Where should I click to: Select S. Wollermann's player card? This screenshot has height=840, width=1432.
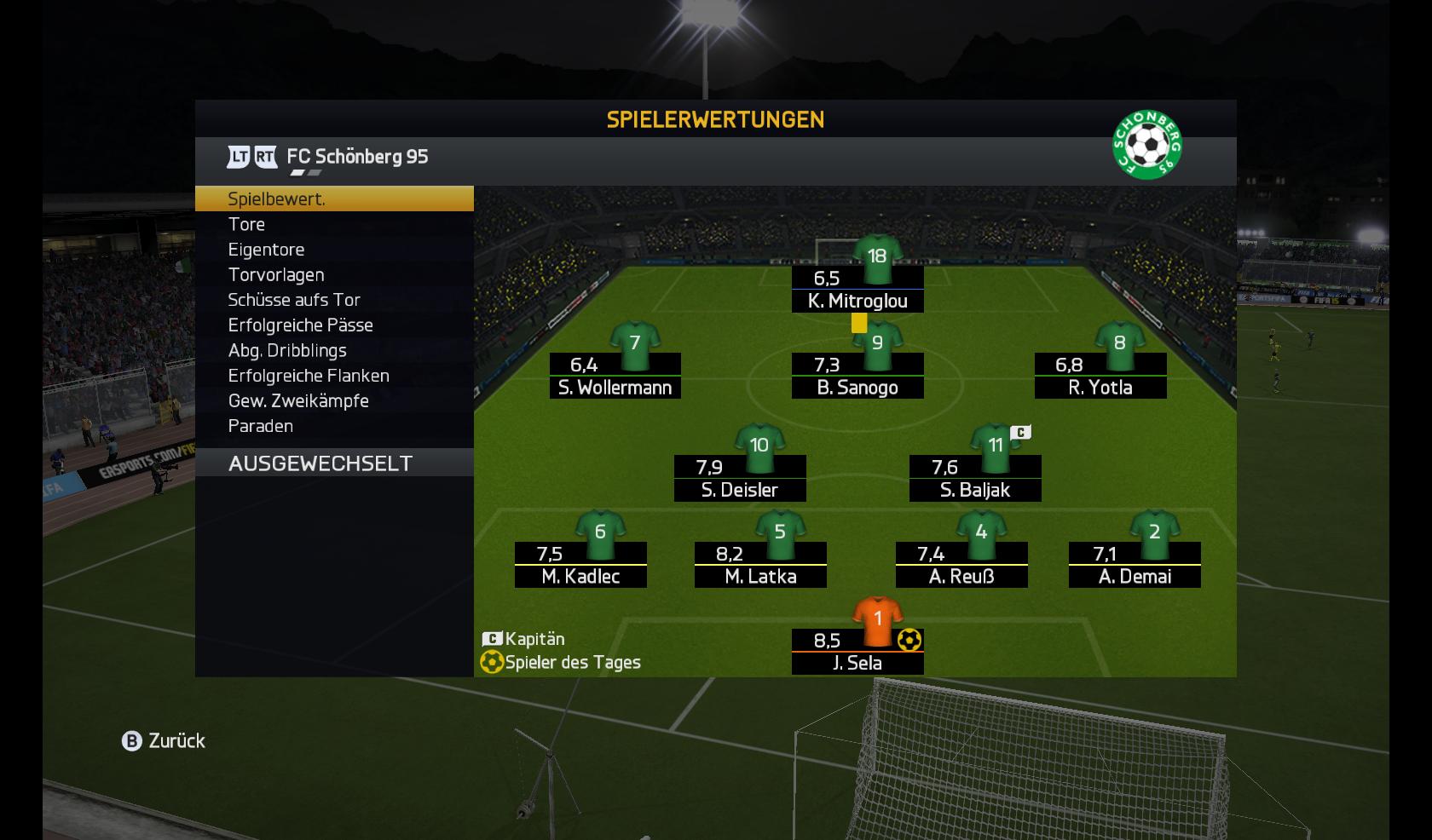tap(615, 376)
